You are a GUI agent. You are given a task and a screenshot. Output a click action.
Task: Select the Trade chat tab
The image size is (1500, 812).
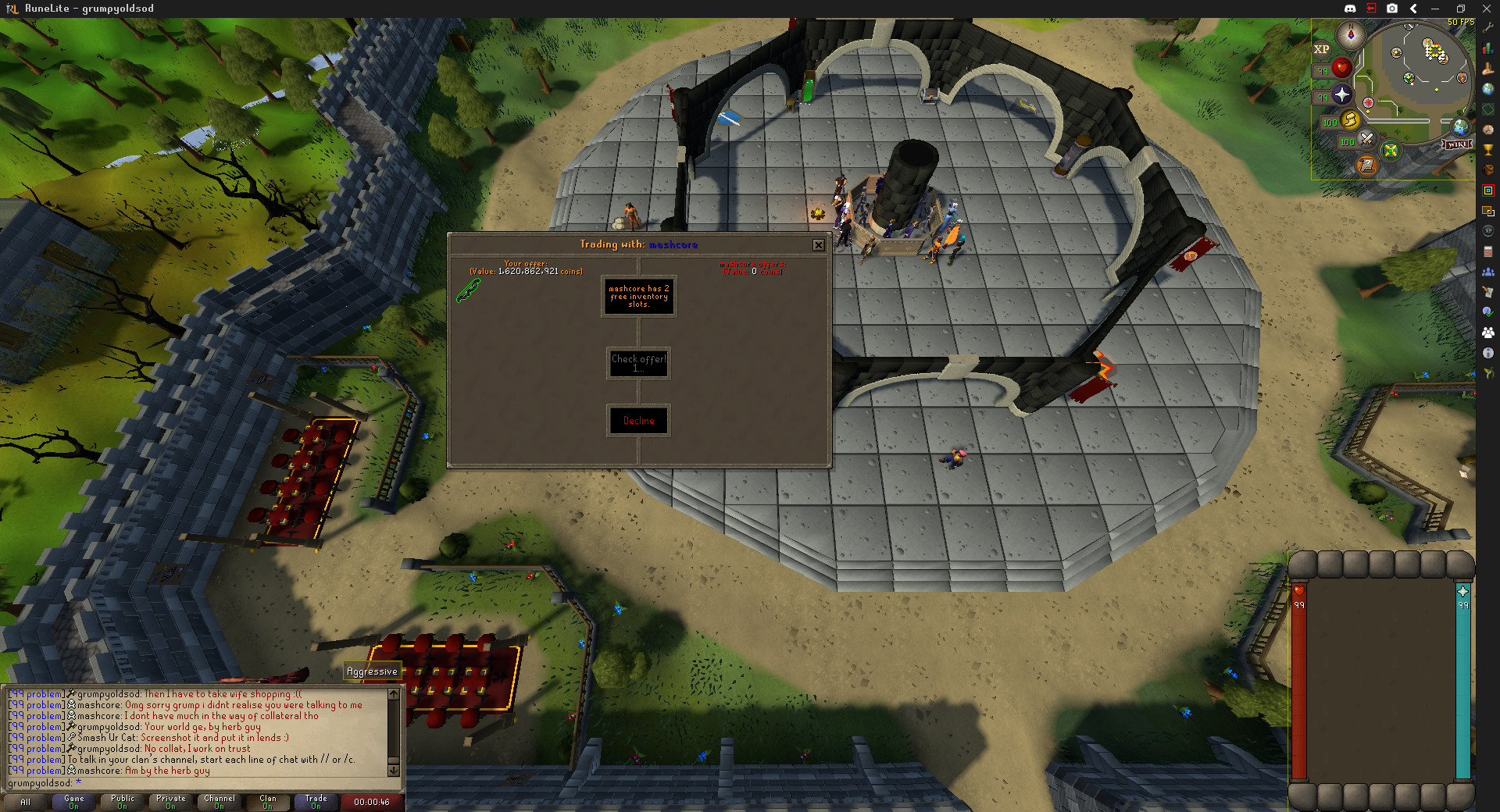[x=316, y=802]
